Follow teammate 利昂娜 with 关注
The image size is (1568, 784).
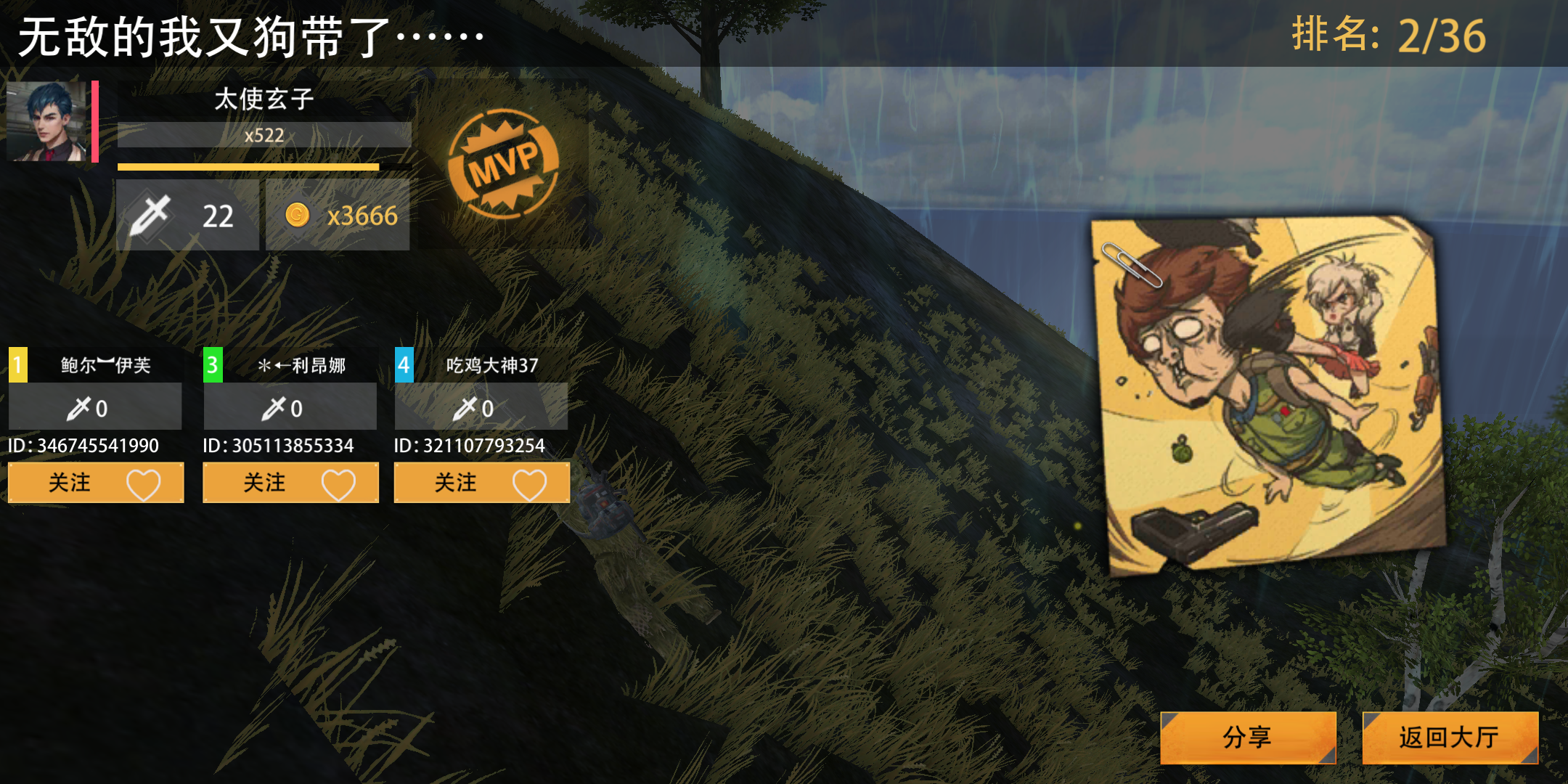tap(290, 483)
